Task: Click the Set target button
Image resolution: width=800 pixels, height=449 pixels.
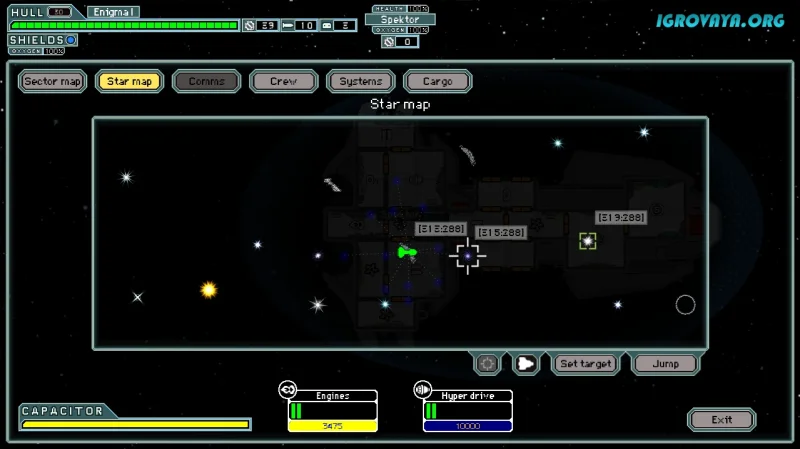Action: coord(586,364)
